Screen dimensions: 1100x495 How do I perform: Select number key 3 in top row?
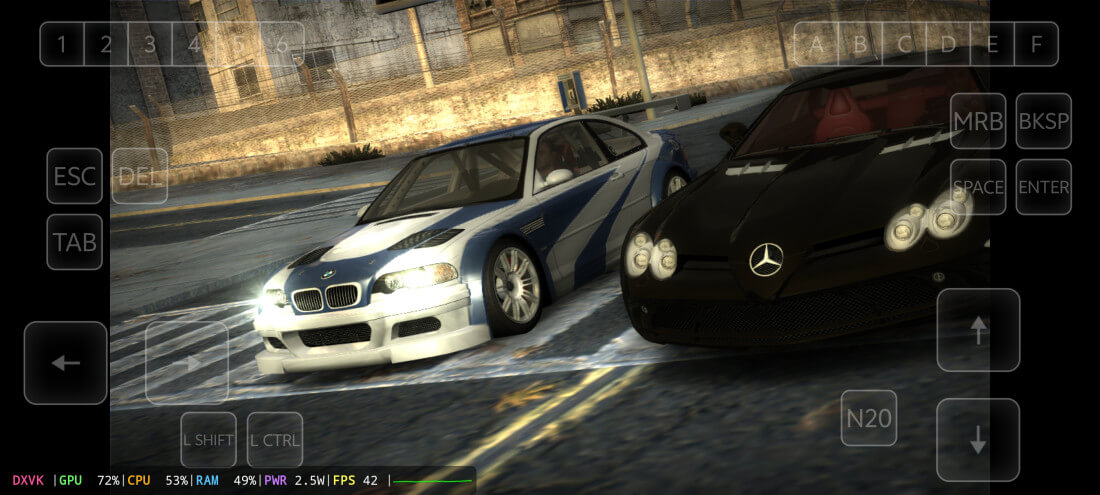(x=150, y=44)
